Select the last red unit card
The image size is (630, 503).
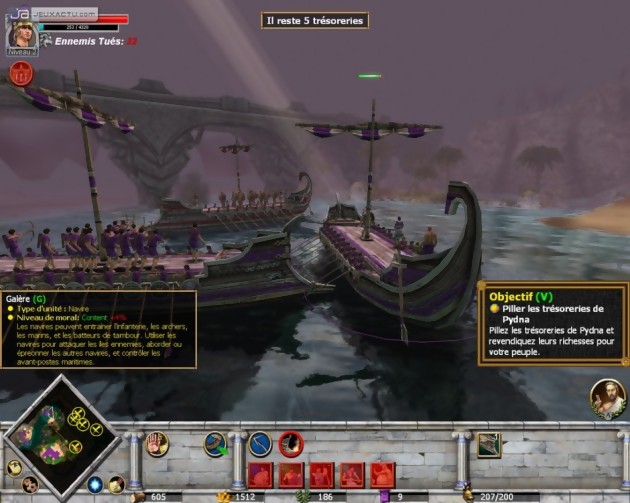[383, 474]
